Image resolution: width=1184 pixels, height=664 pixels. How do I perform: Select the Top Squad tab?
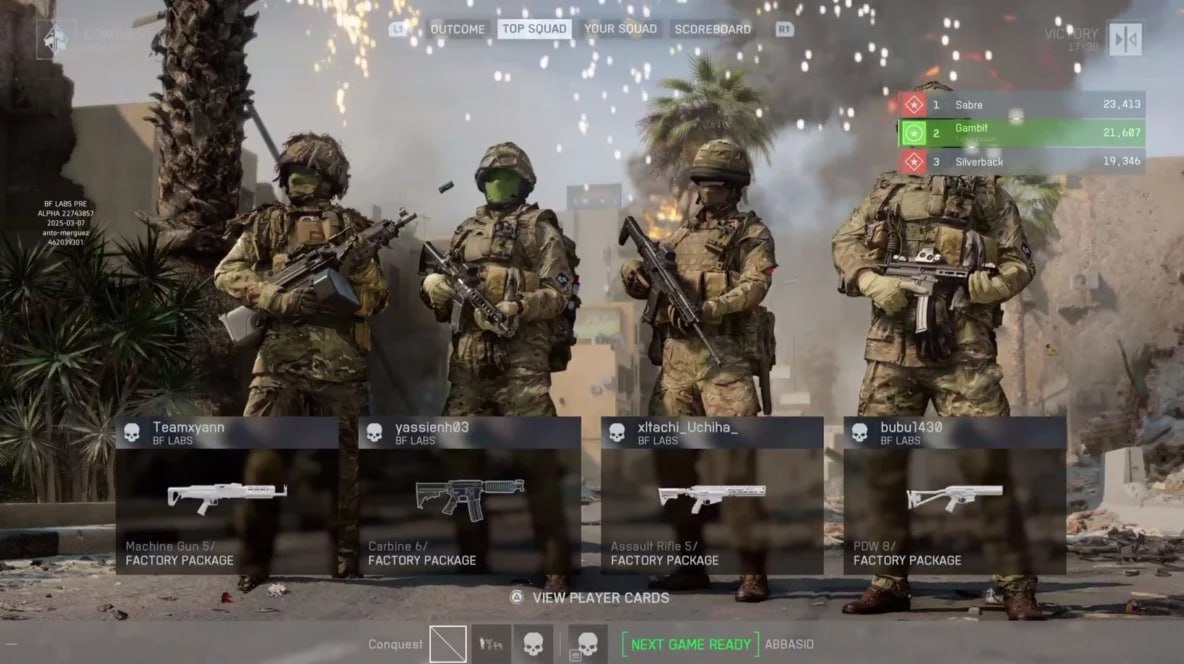pyautogui.click(x=534, y=29)
